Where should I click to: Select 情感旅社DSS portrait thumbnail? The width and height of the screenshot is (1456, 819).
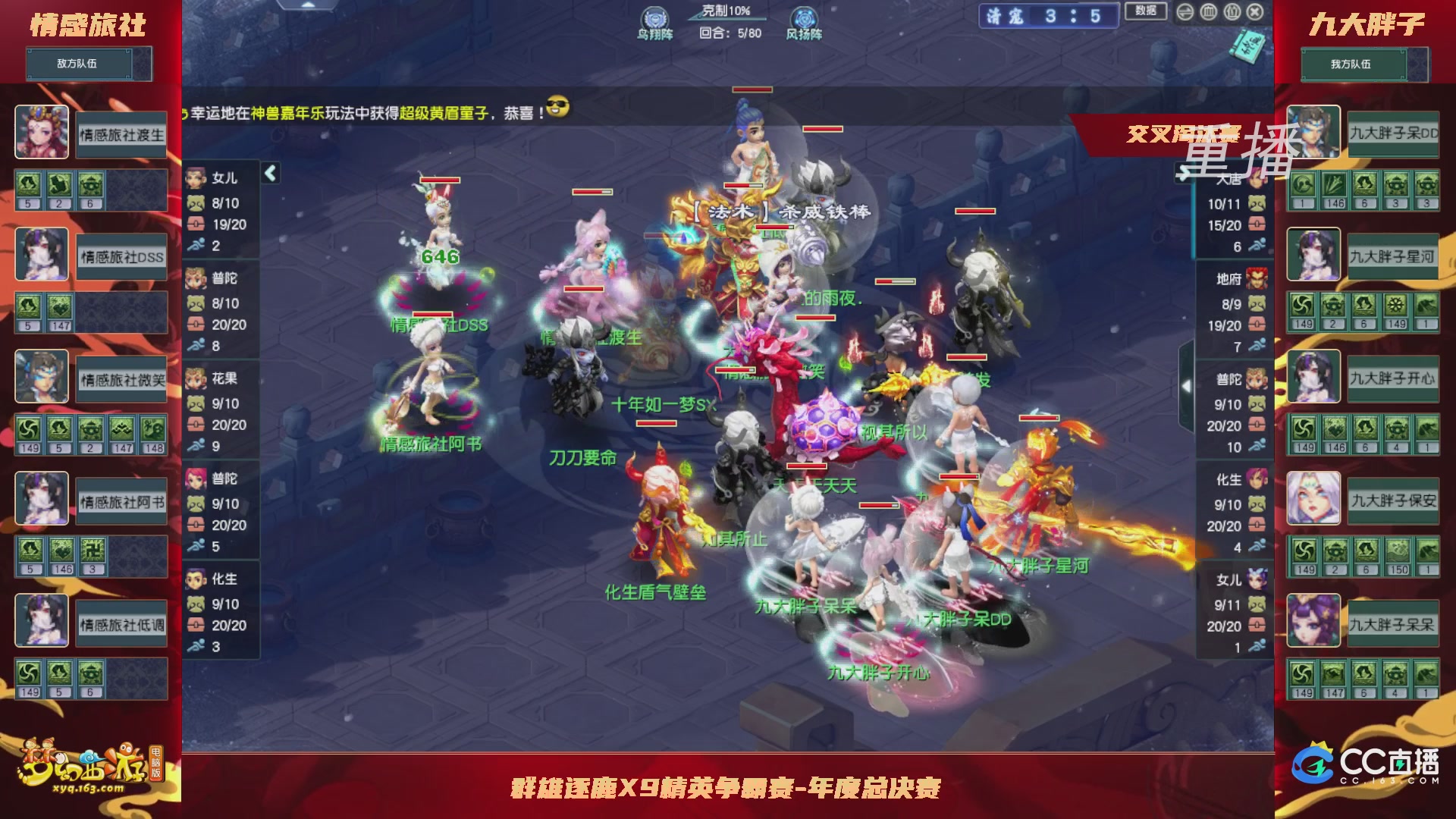pyautogui.click(x=42, y=254)
